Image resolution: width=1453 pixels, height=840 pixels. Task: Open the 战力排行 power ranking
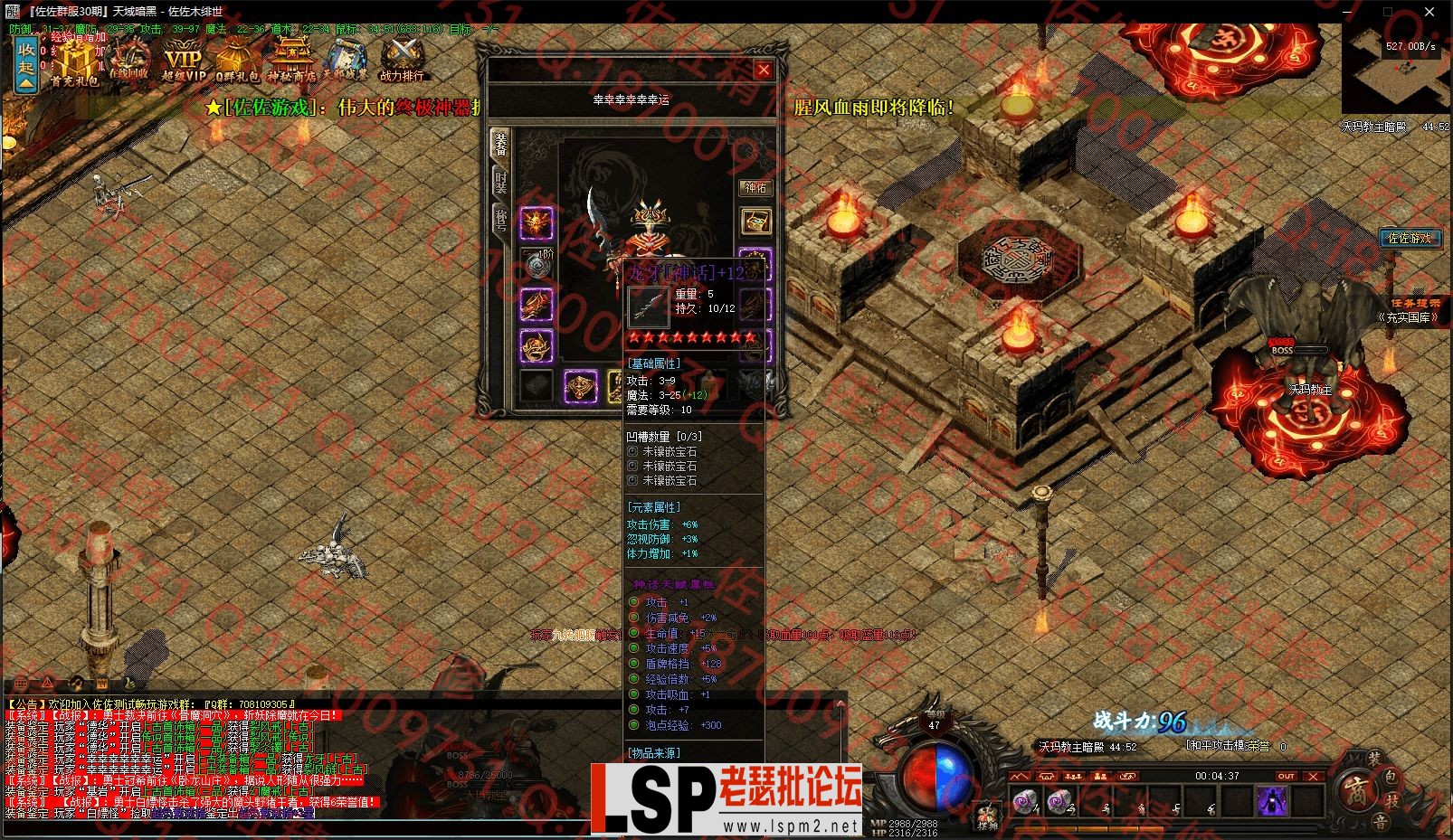pos(401,63)
